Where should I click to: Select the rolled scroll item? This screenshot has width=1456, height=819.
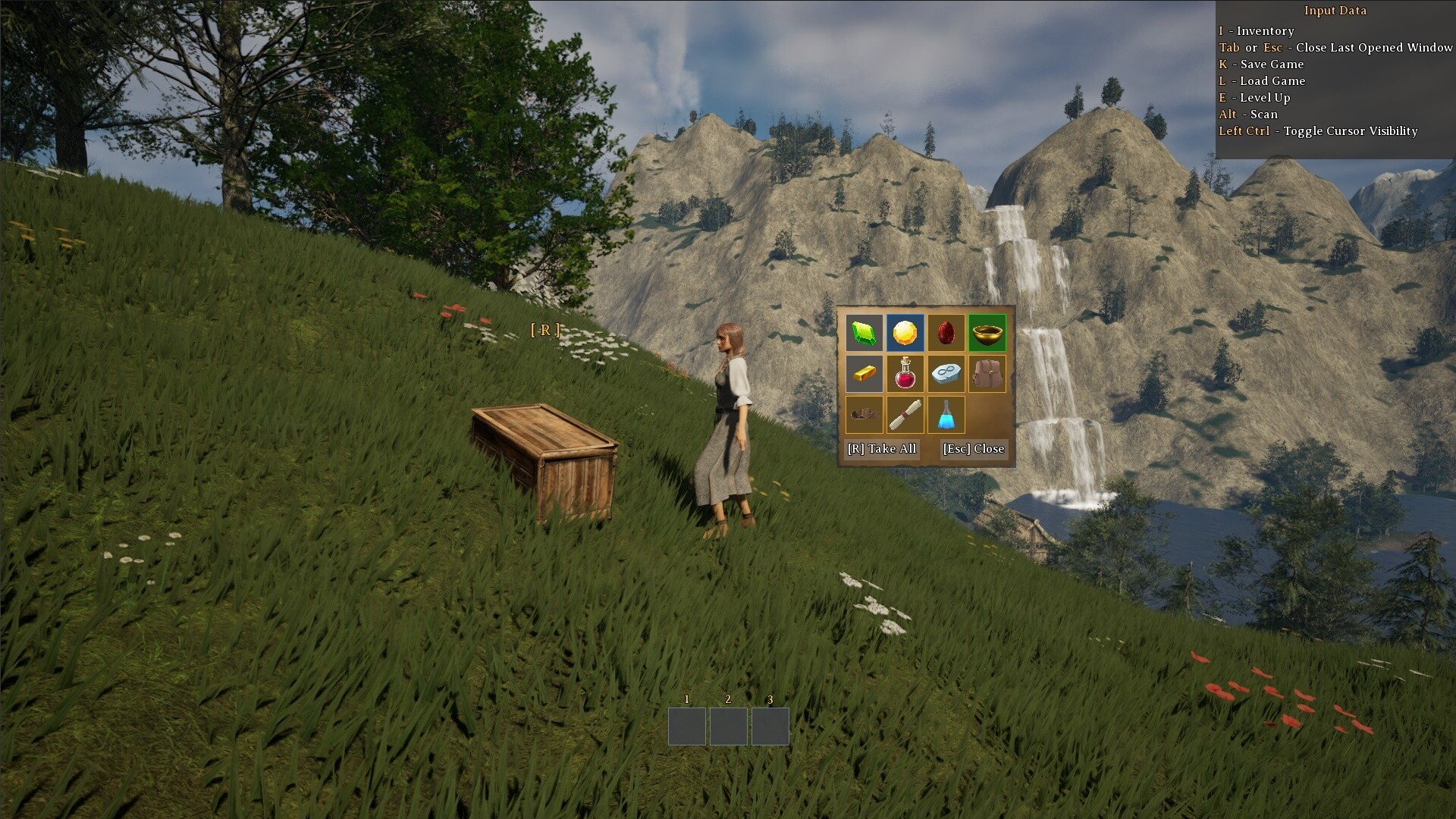click(x=905, y=414)
